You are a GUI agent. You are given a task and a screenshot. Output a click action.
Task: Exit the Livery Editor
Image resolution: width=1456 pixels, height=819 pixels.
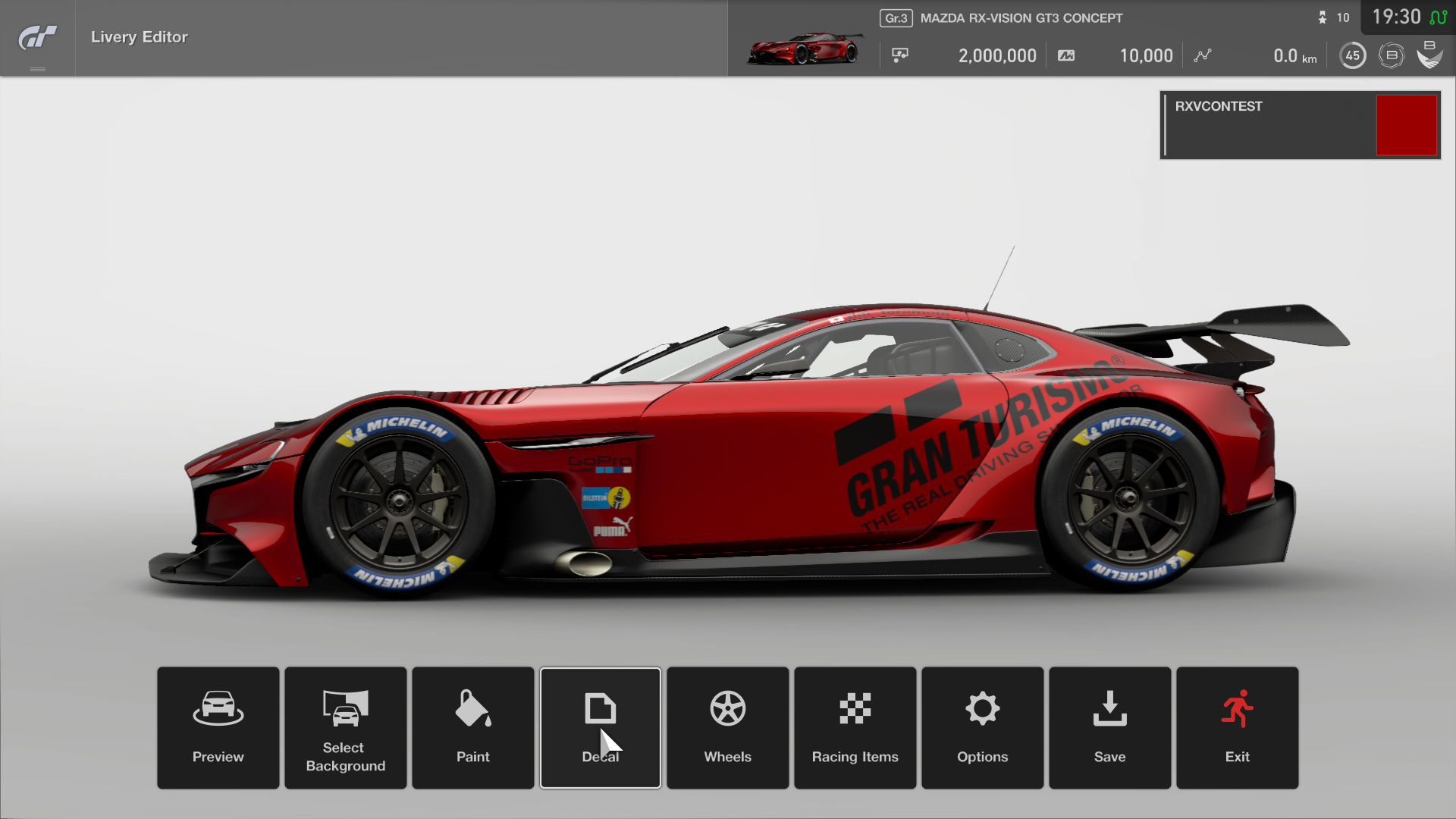1238,727
